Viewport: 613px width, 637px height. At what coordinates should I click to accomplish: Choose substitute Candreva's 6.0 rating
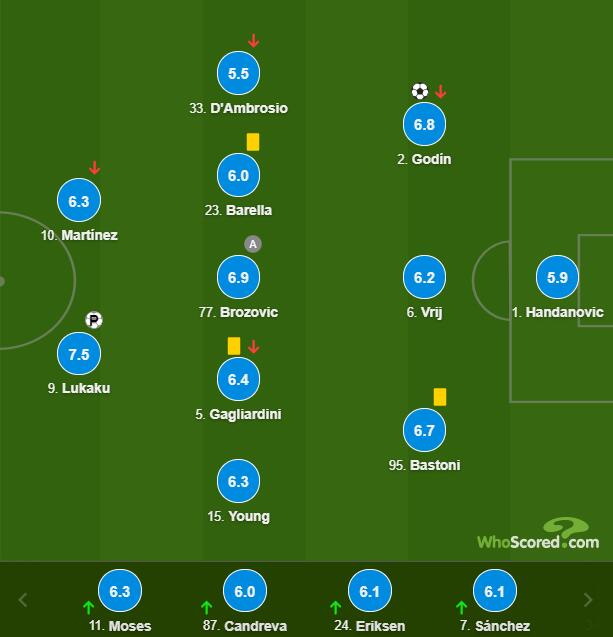tap(245, 591)
